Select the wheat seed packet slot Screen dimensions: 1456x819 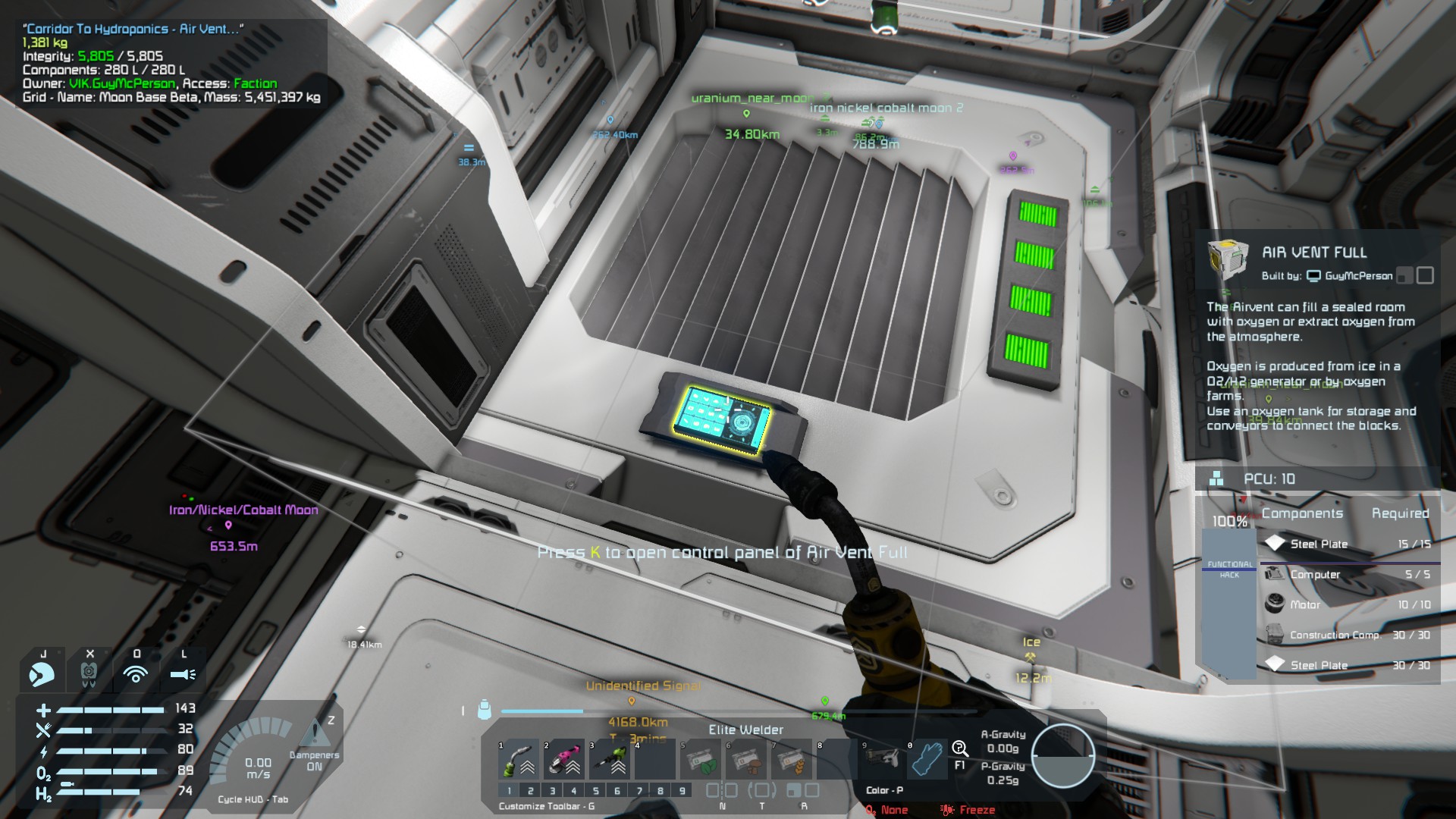point(792,759)
